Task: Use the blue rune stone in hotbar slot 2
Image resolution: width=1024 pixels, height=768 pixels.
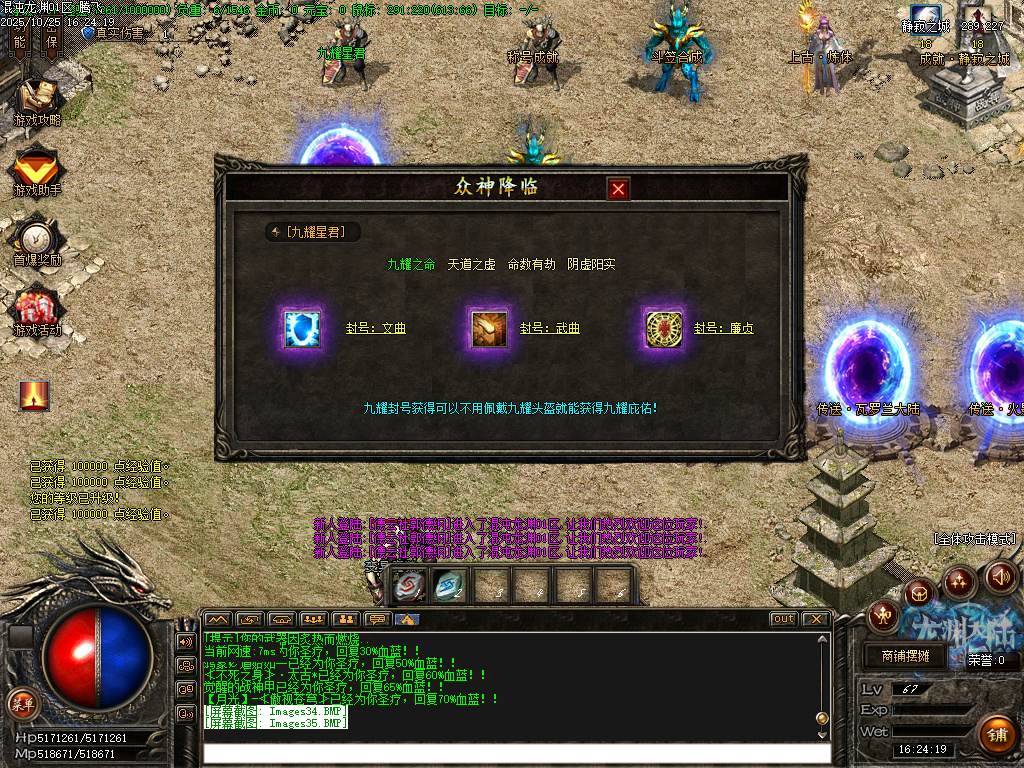Action: pos(449,585)
